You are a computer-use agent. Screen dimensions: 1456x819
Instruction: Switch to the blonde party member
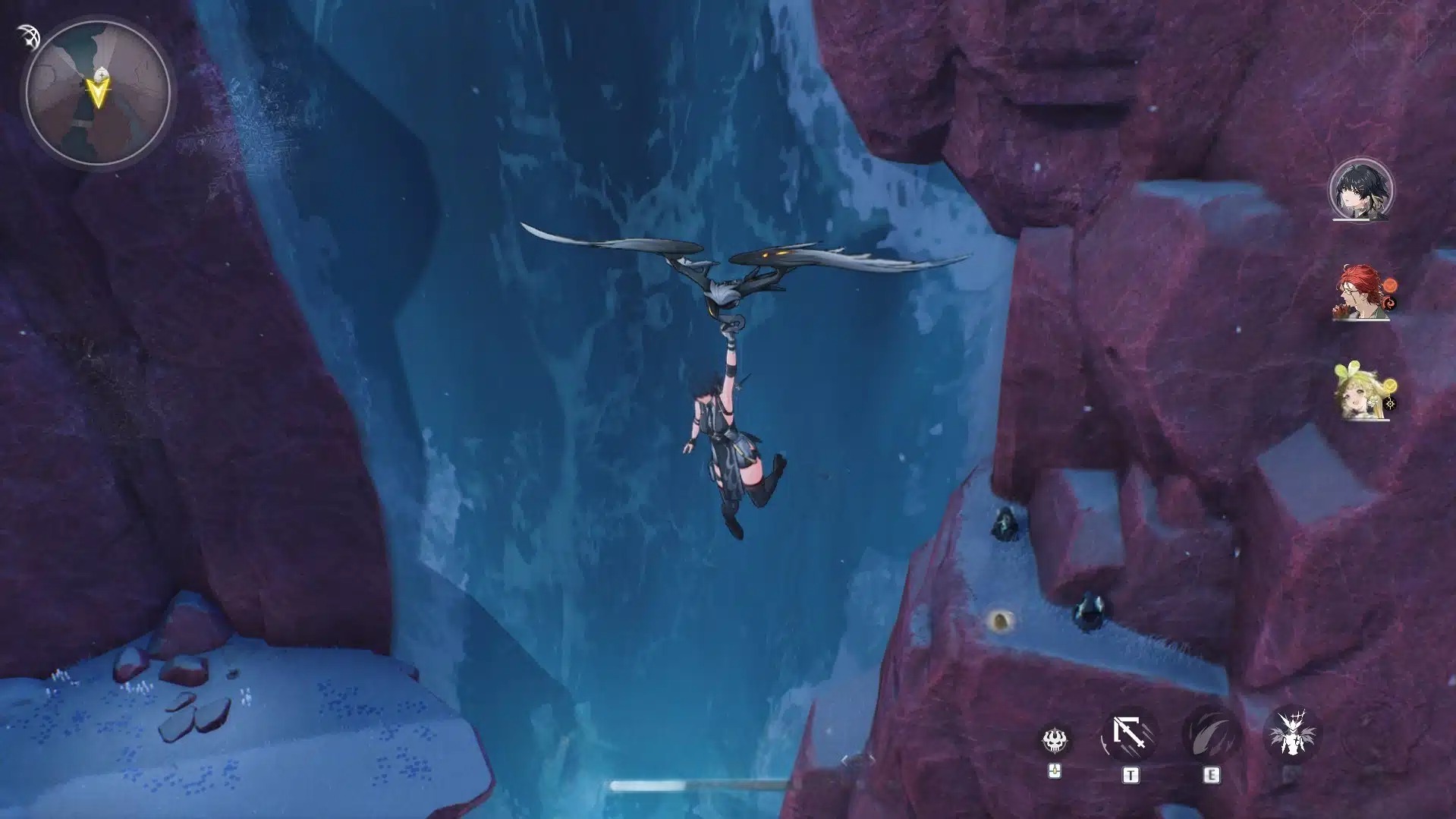coord(1362,392)
